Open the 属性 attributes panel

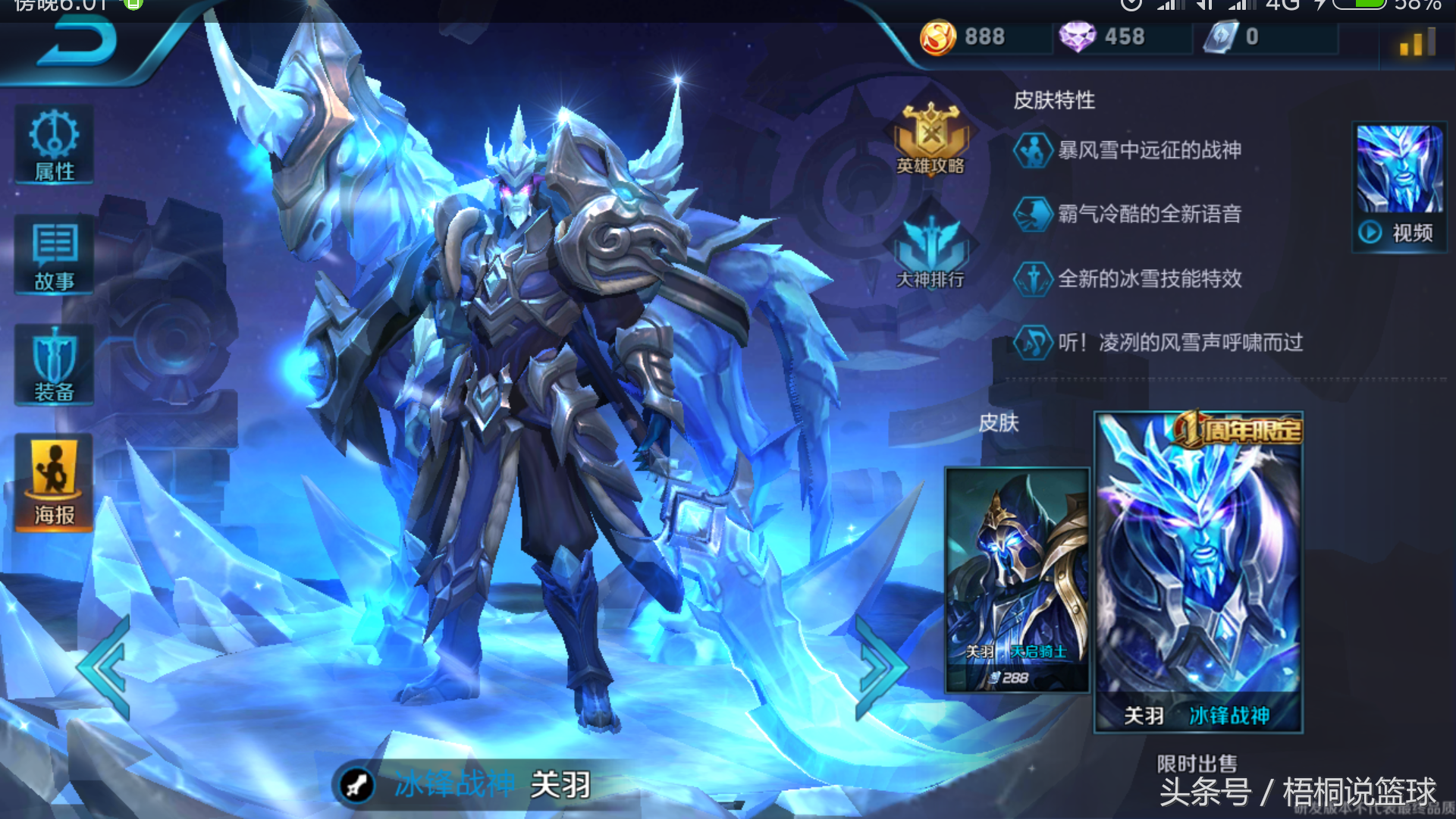[x=54, y=146]
